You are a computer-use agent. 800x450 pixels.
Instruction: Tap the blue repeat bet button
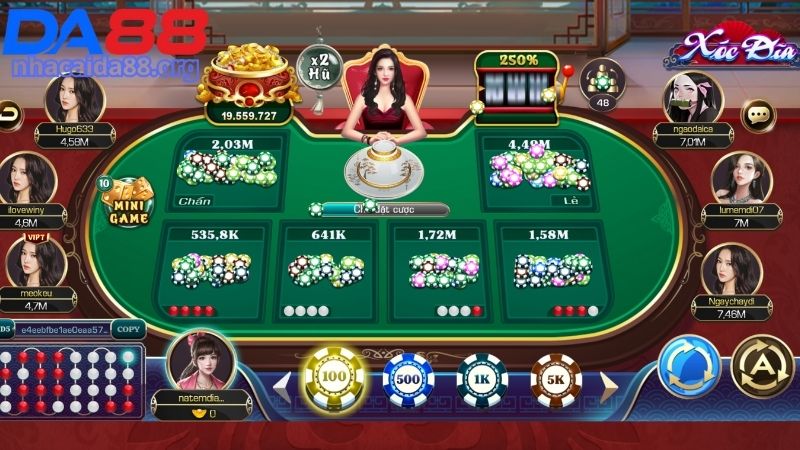tap(689, 366)
